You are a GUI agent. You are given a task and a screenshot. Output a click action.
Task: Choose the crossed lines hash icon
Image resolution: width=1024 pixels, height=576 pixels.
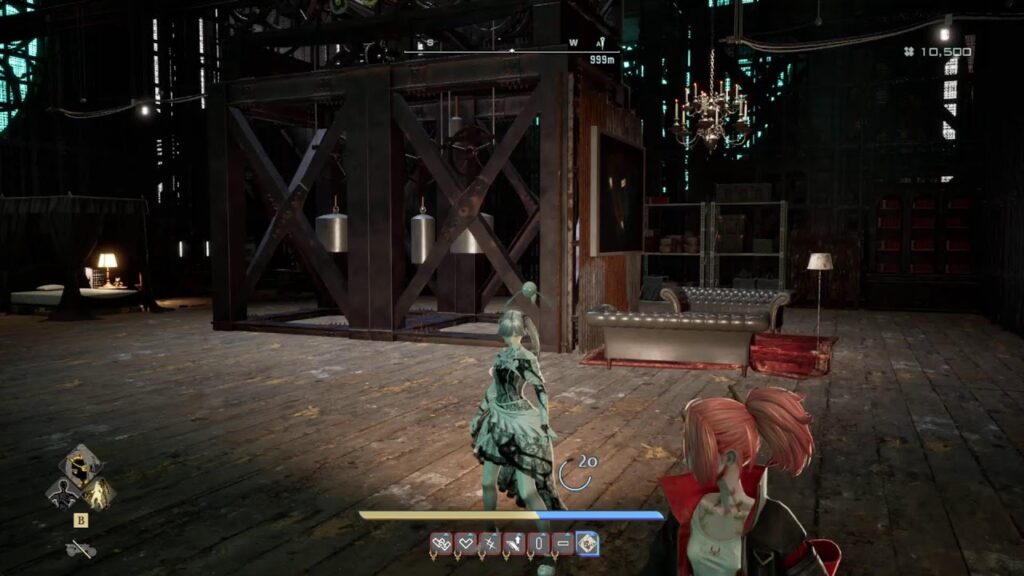[490, 543]
